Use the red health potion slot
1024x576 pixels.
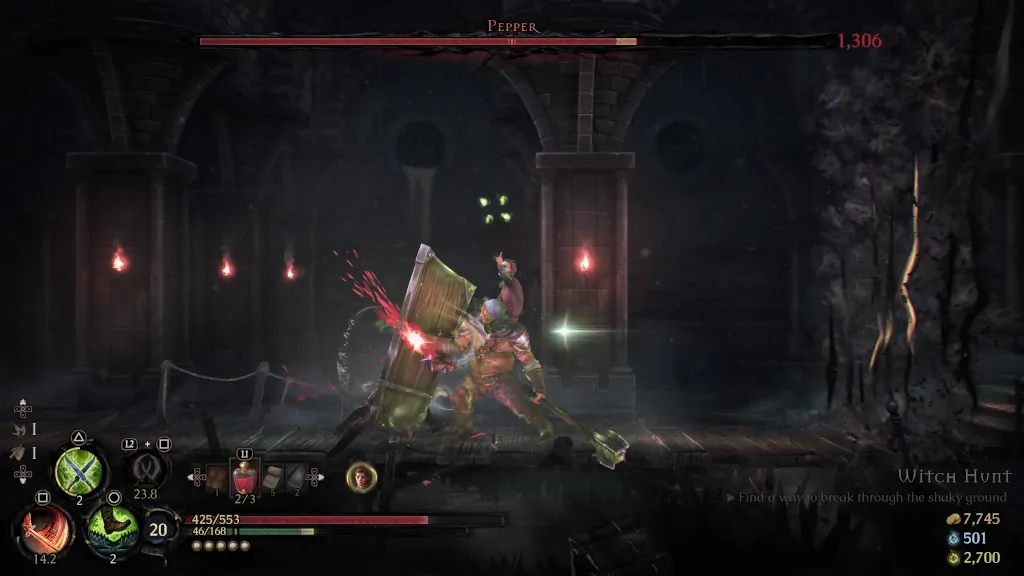244,478
